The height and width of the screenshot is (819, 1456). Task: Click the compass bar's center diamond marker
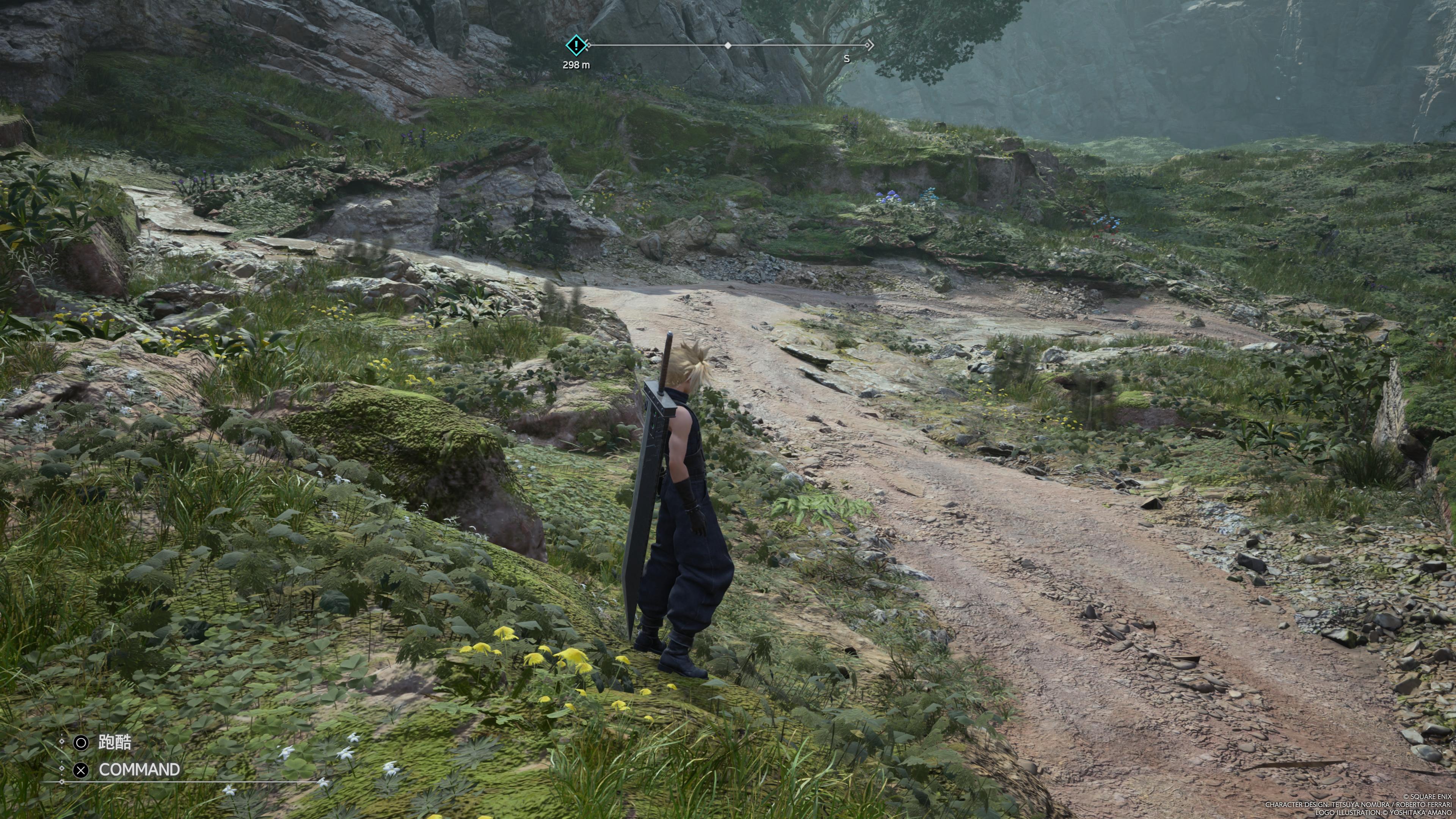pos(728,45)
